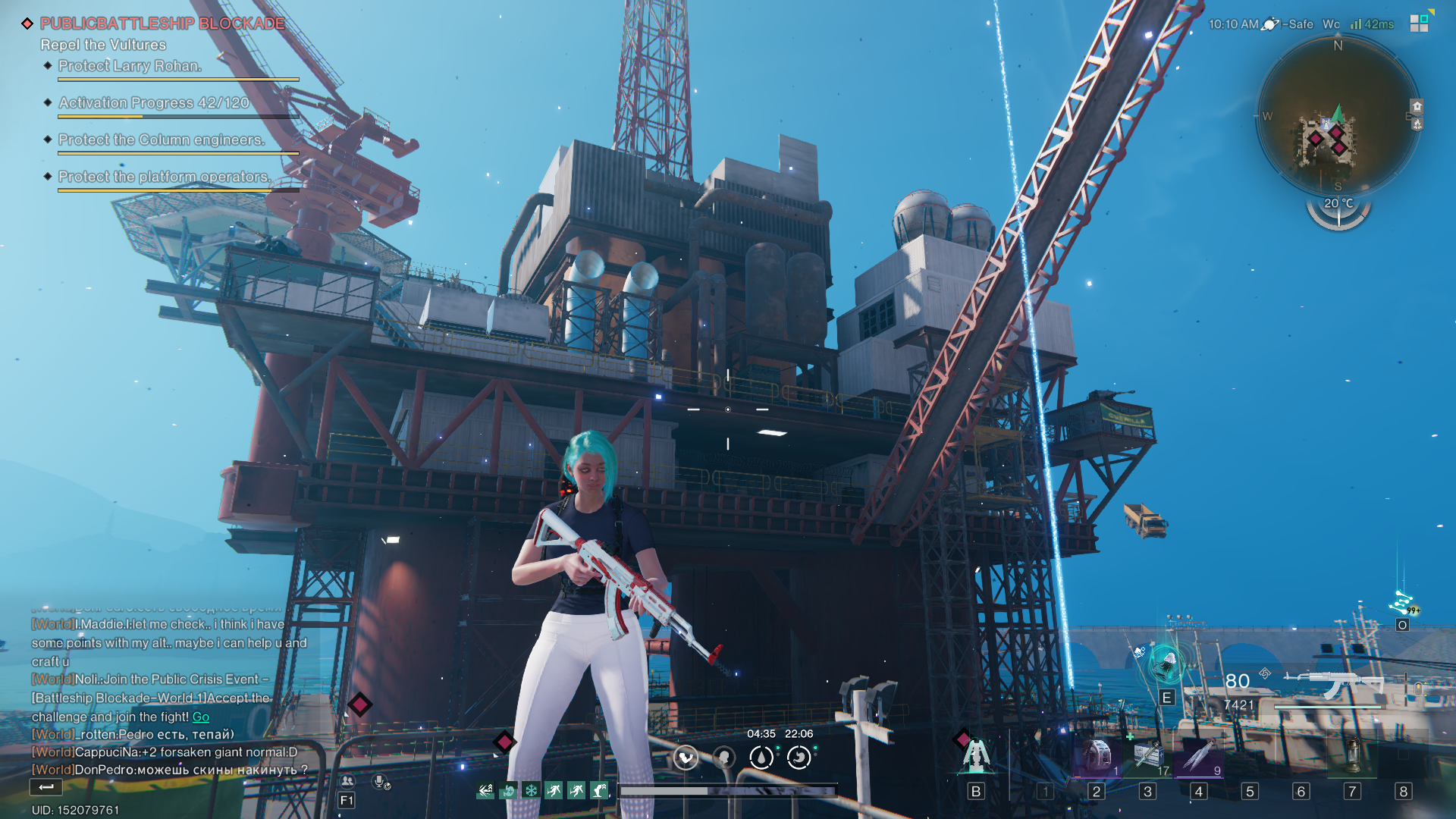Select the wrist device hotbar slot
This screenshot has height=819, width=1456.
(x=1096, y=756)
